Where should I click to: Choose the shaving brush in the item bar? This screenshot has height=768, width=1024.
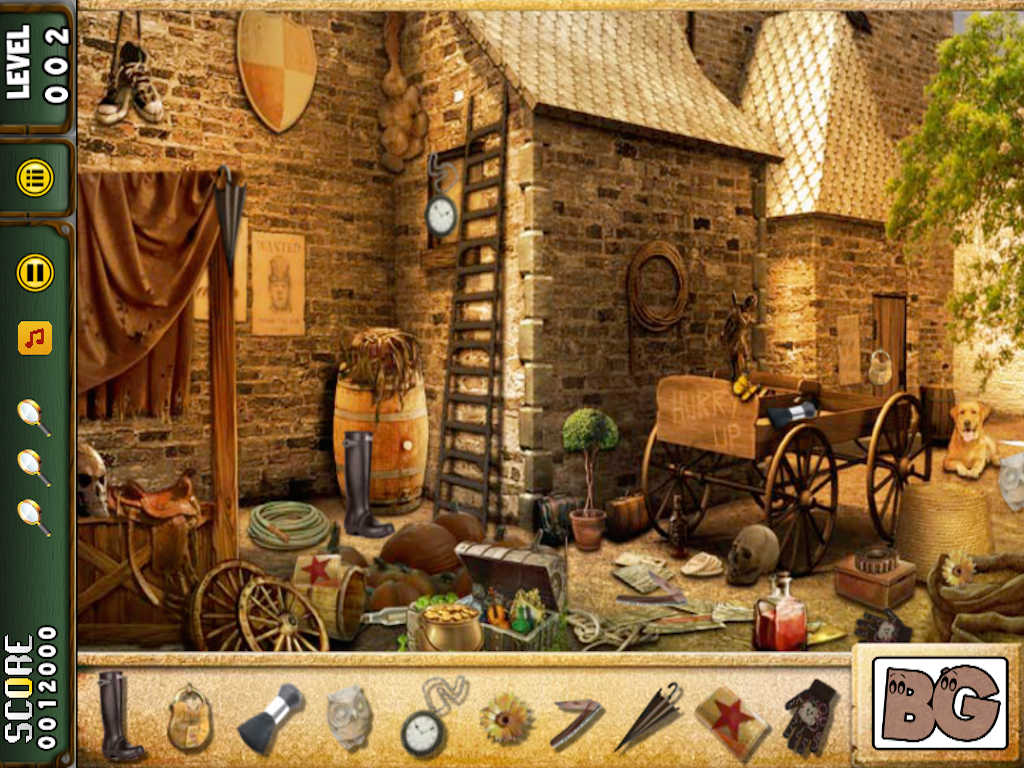pos(270,716)
